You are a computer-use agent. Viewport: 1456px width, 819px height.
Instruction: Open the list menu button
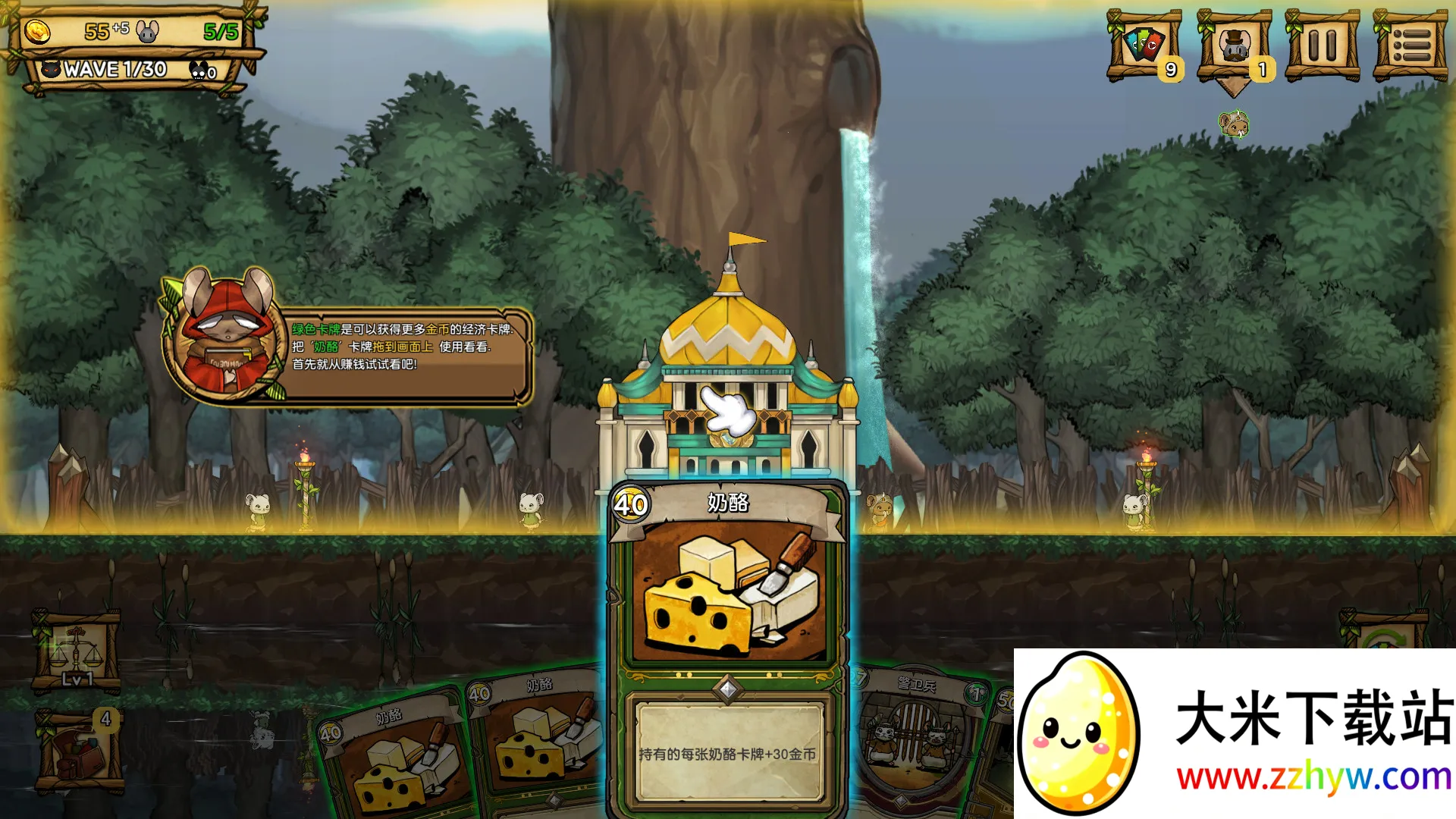pos(1410,45)
